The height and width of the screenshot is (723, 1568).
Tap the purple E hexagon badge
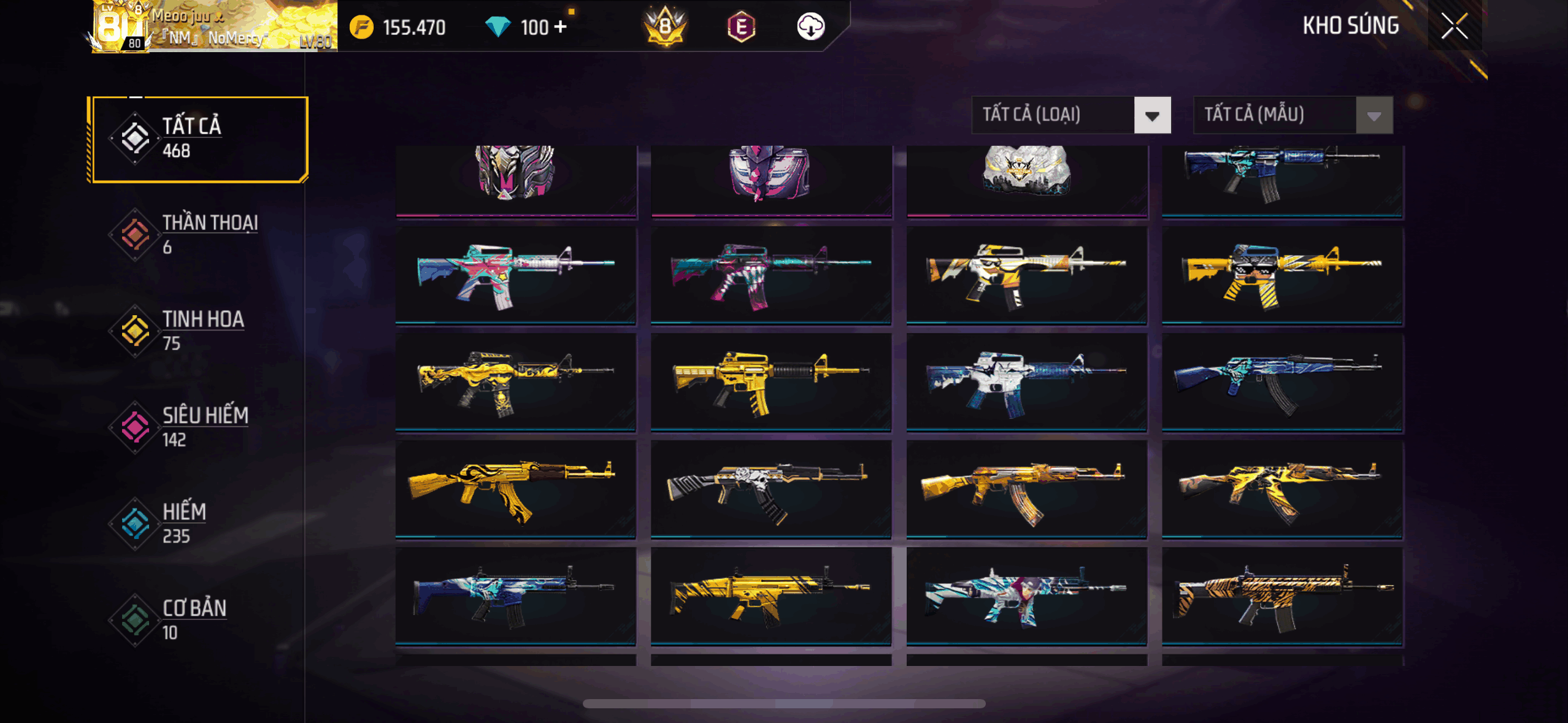[x=741, y=27]
